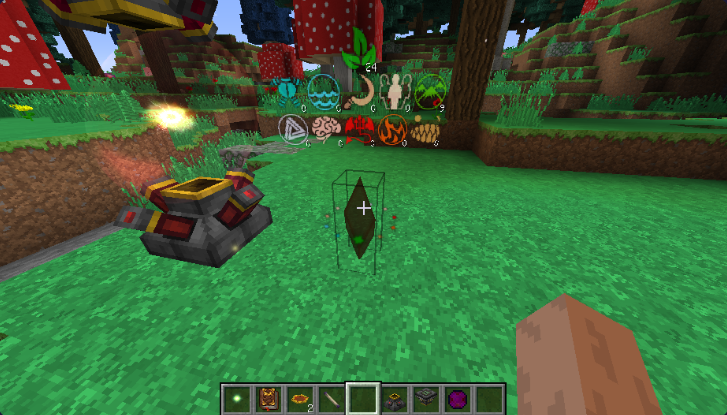Screen dimensions: 727x415
Task: Click the green leaf aspect icon
Action: (x=358, y=50)
